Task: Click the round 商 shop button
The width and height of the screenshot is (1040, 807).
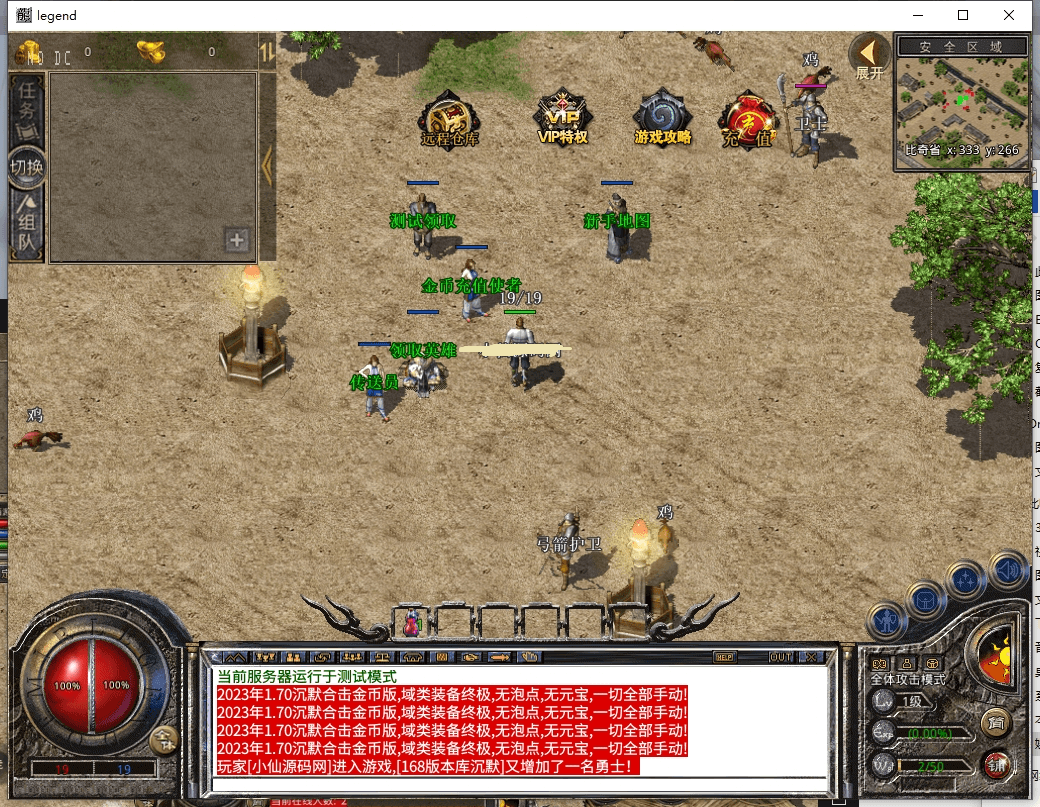Action: [994, 721]
